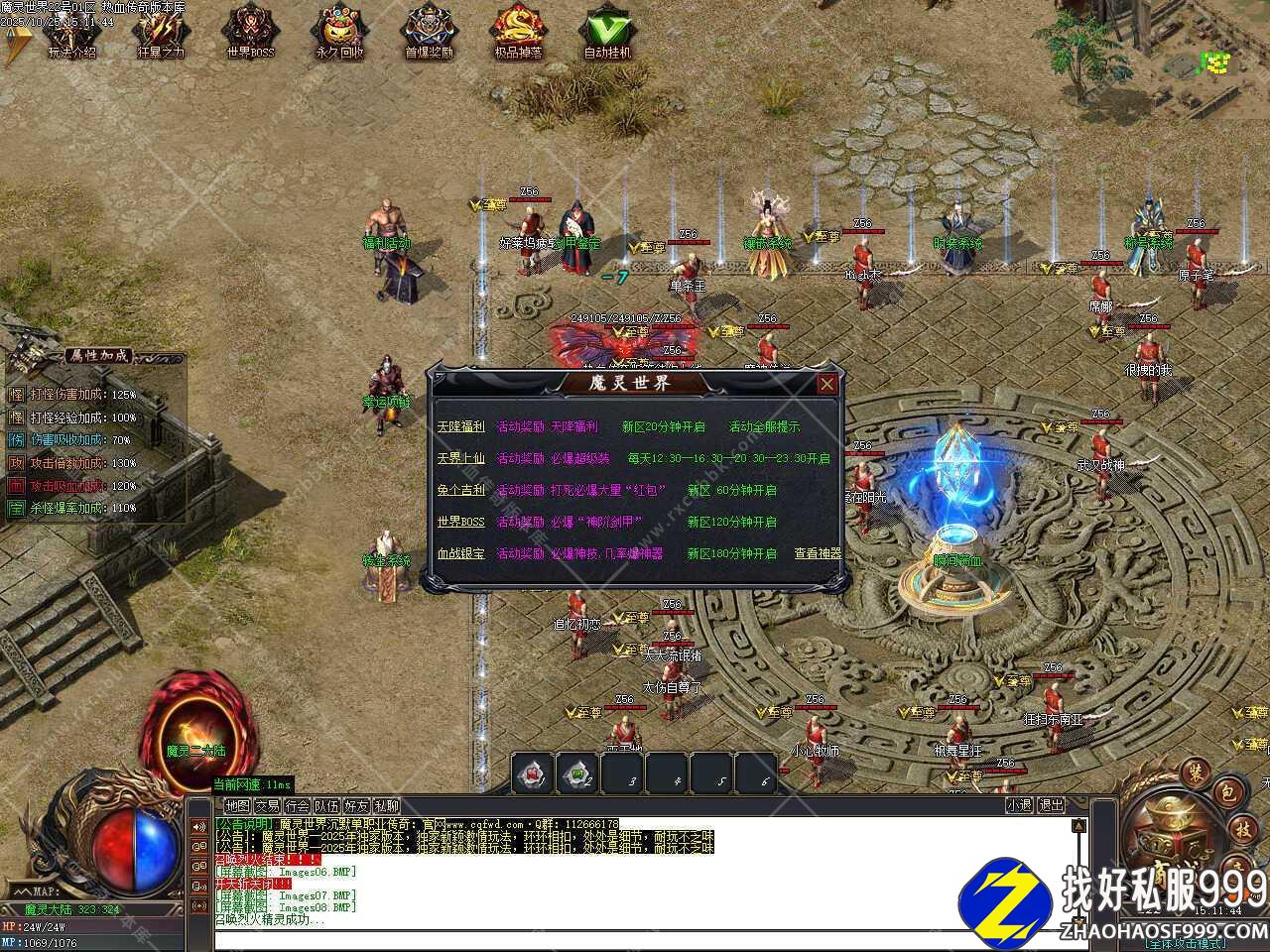
Task: Activate the 自动挂机 auto-battle icon
Action: 607,35
